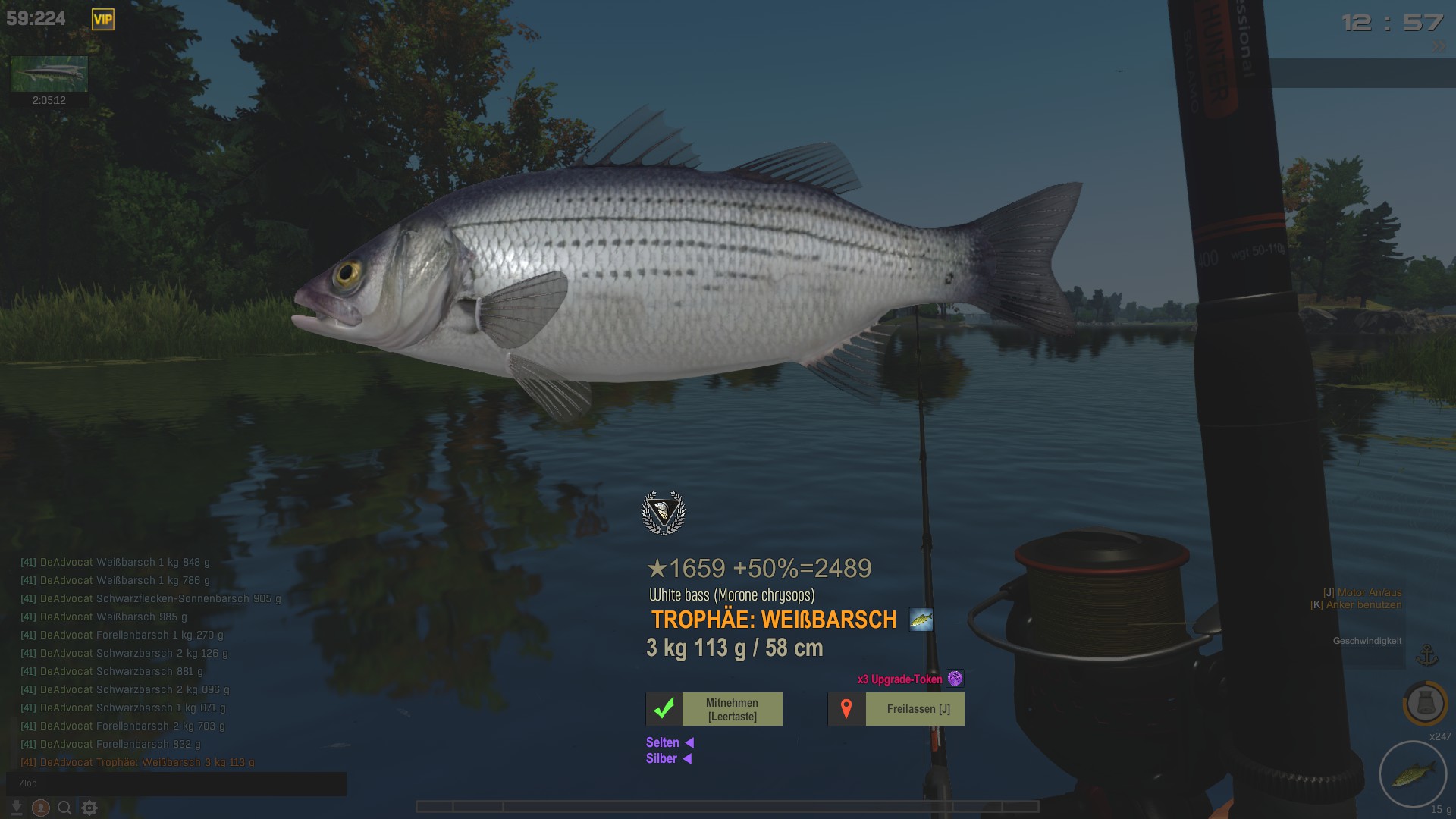Click the chat input field
Screen dimensions: 1456x819
[176, 783]
